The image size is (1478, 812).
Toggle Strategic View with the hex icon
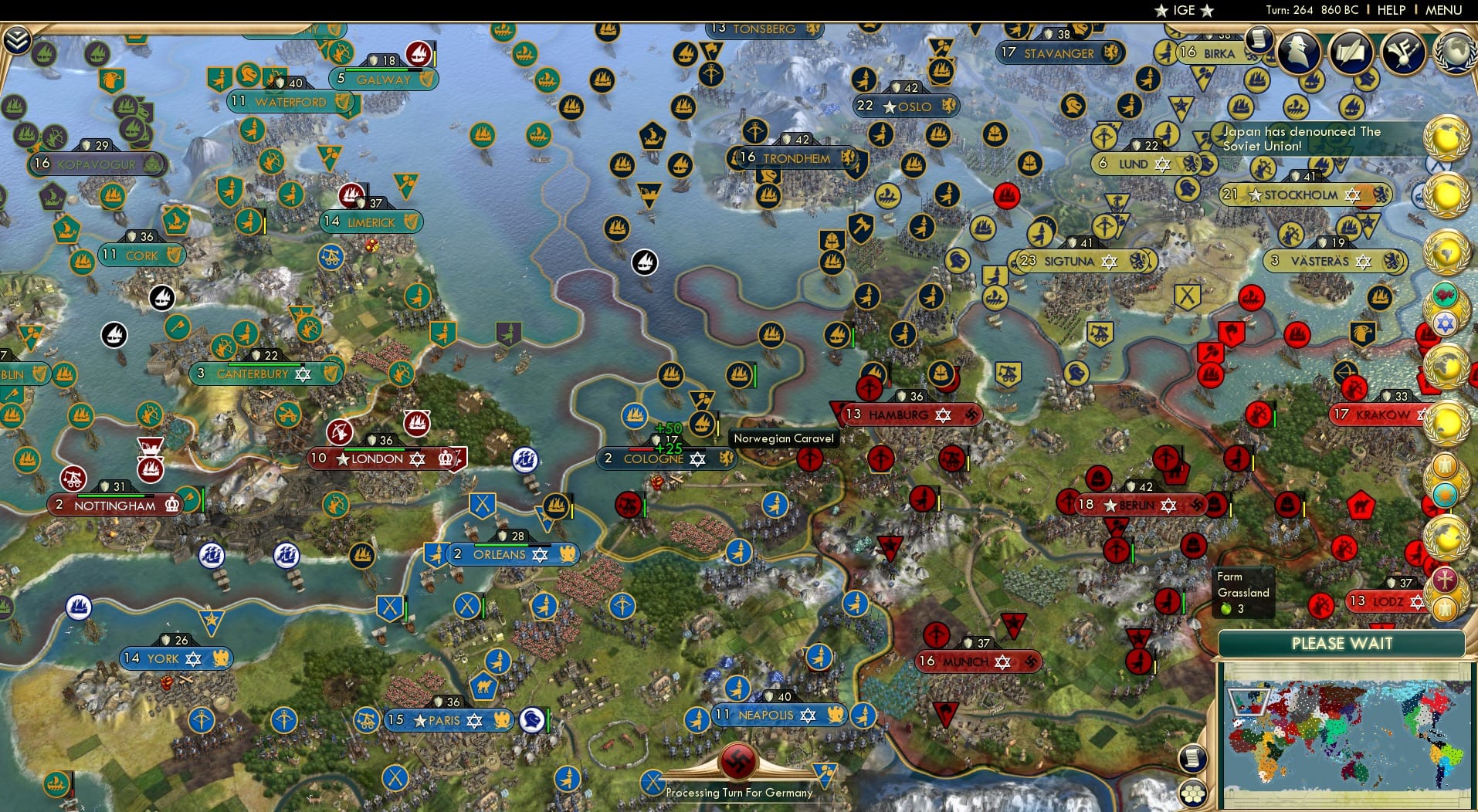[1192, 793]
